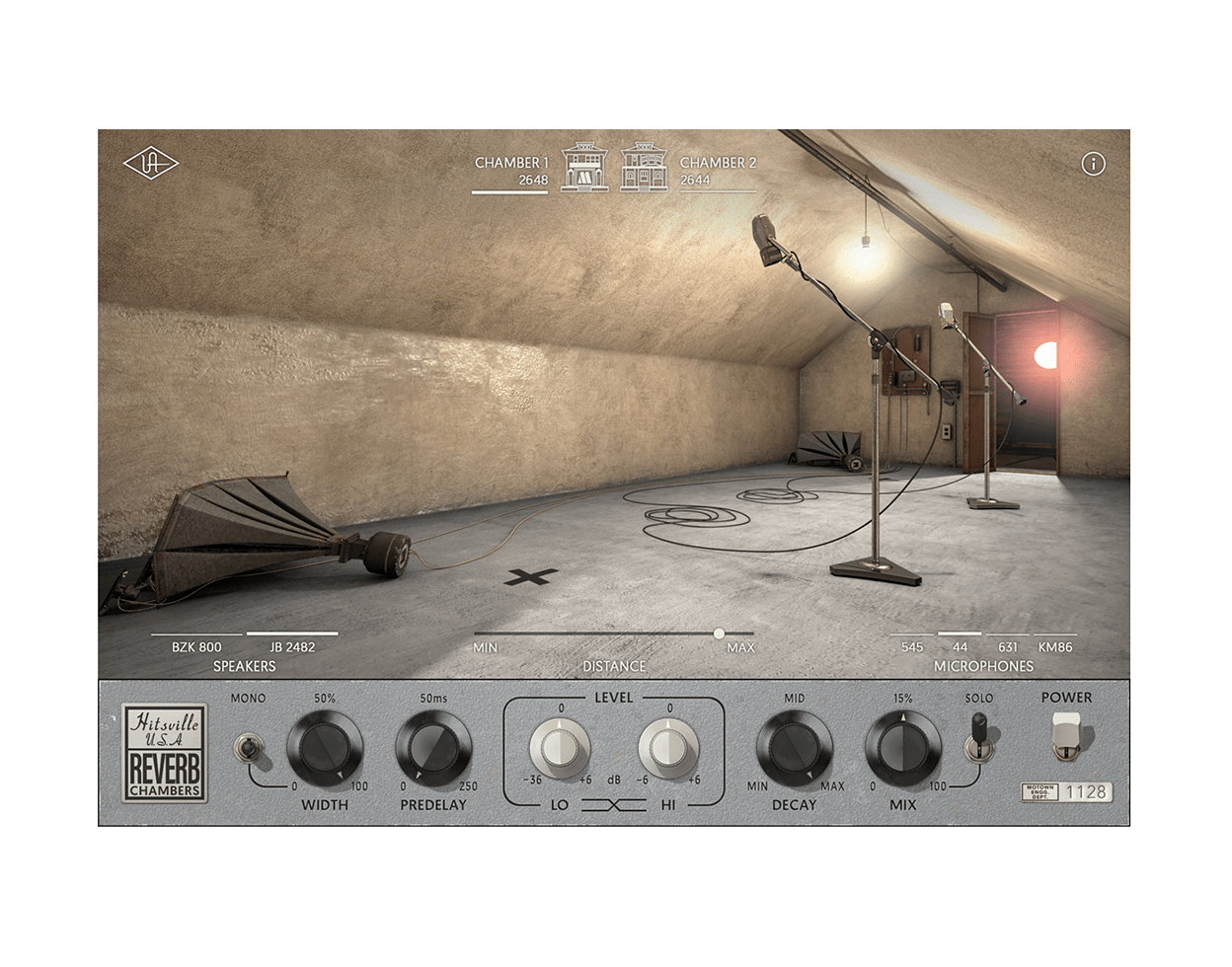
Task: Choose the BZK 800 speaker
Action: pyautogui.click(x=196, y=647)
